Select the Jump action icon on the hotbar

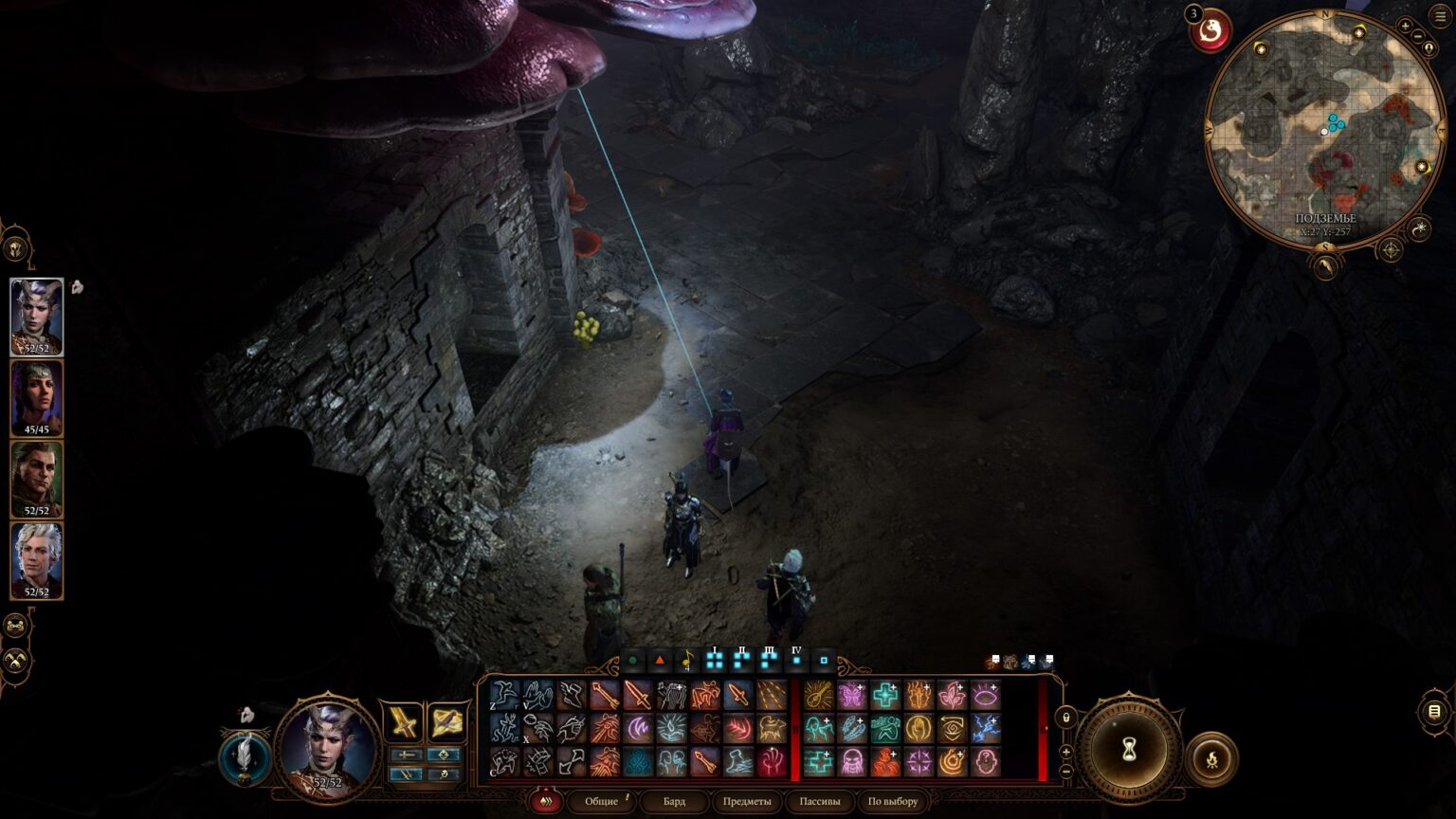pyautogui.click(x=504, y=696)
